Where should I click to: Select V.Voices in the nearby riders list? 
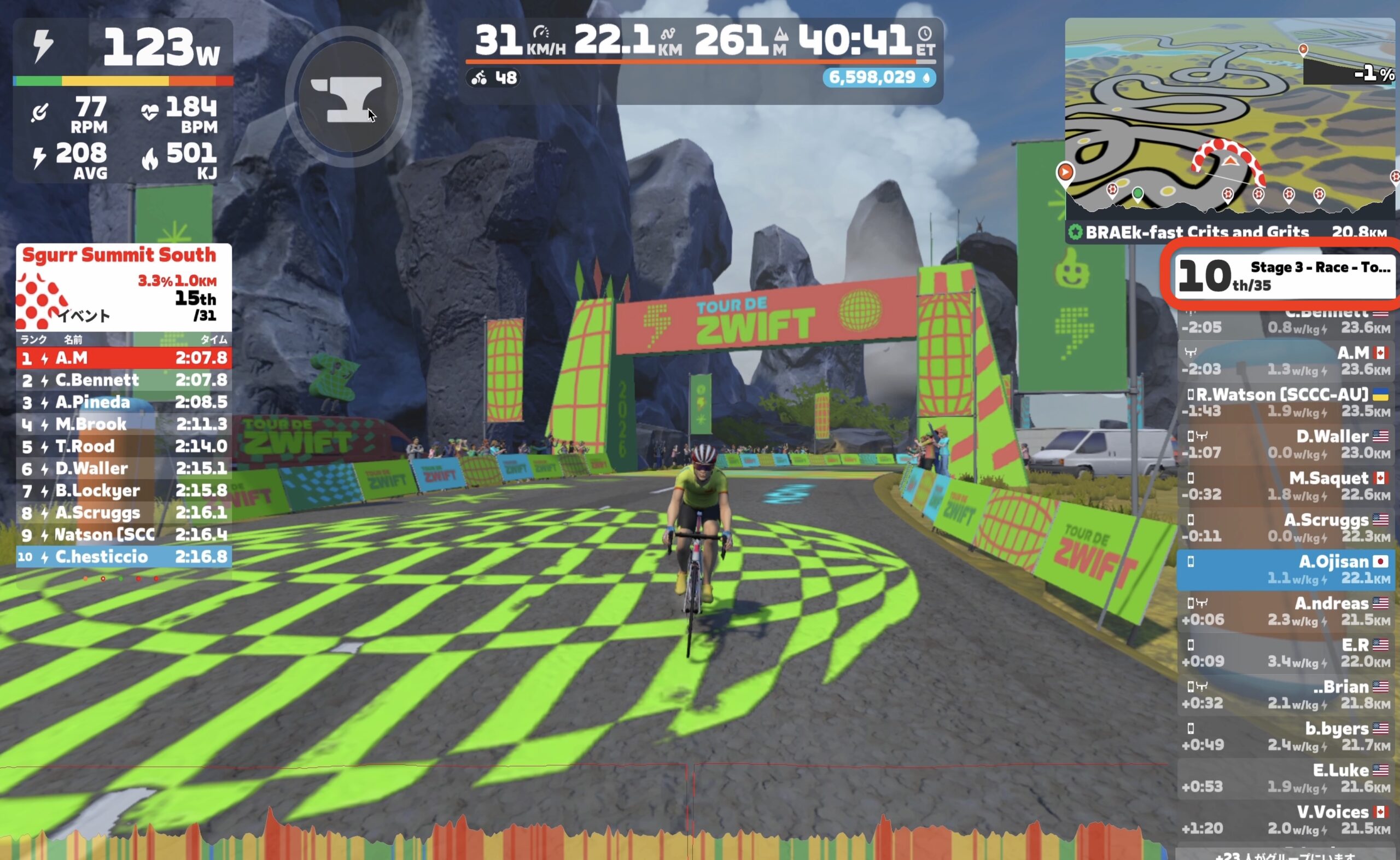click(1285, 820)
